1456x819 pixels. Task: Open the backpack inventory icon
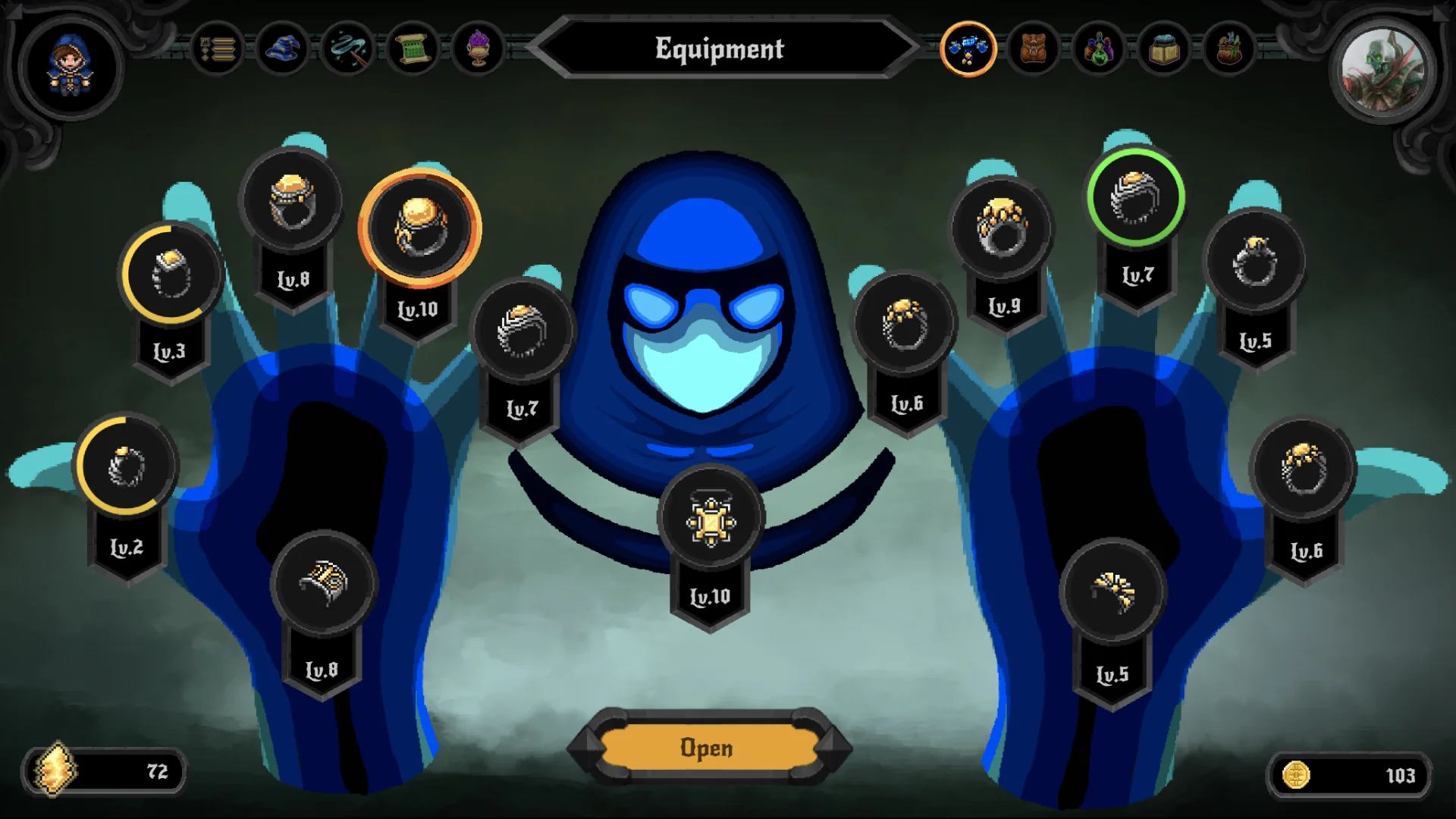[1034, 49]
